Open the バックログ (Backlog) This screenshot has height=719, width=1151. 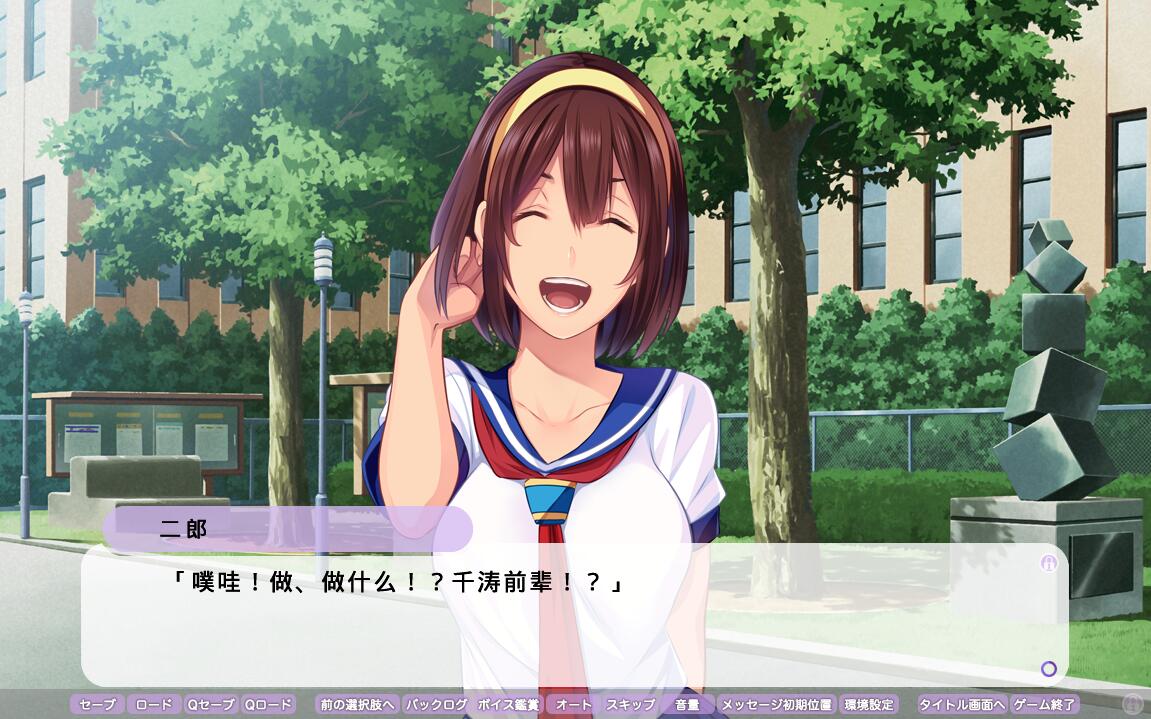coord(437,704)
